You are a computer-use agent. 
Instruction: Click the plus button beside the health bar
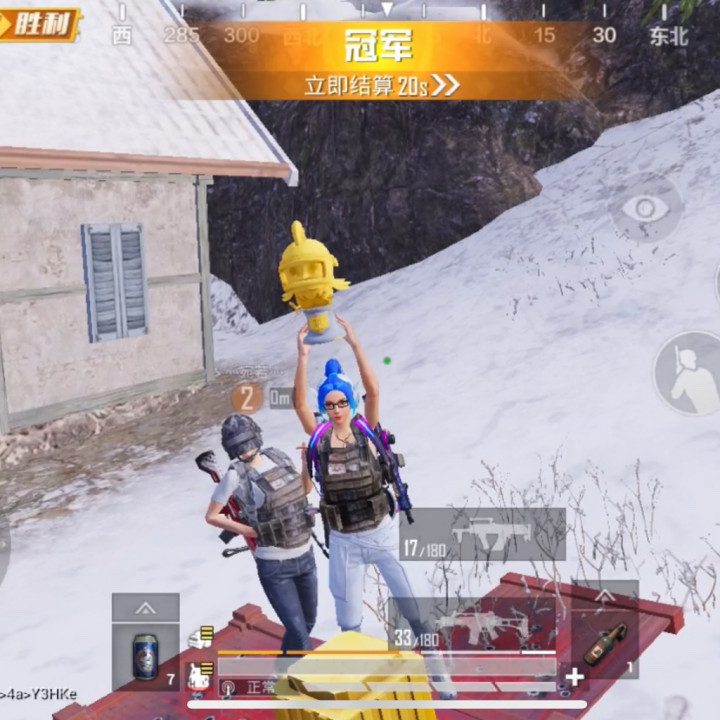pyautogui.click(x=575, y=677)
